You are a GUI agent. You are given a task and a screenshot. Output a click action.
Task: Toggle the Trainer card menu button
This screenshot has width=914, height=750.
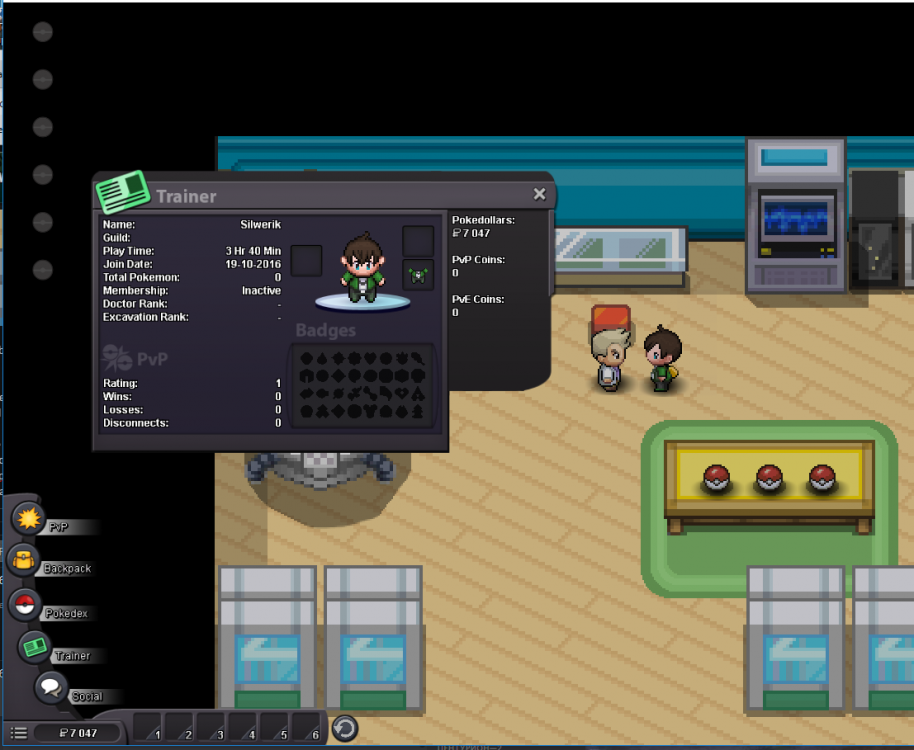36,647
